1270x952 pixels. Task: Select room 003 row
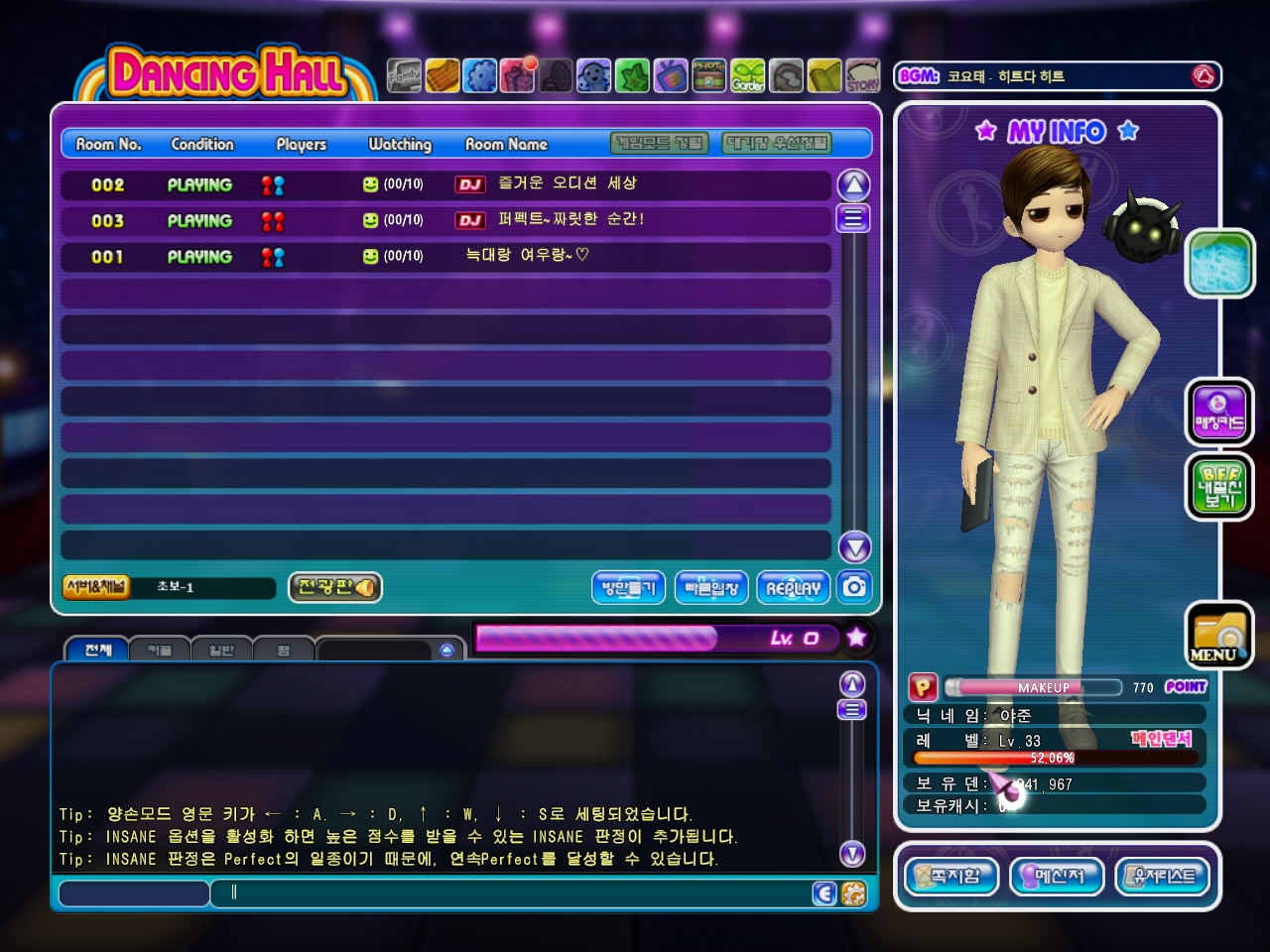444,220
